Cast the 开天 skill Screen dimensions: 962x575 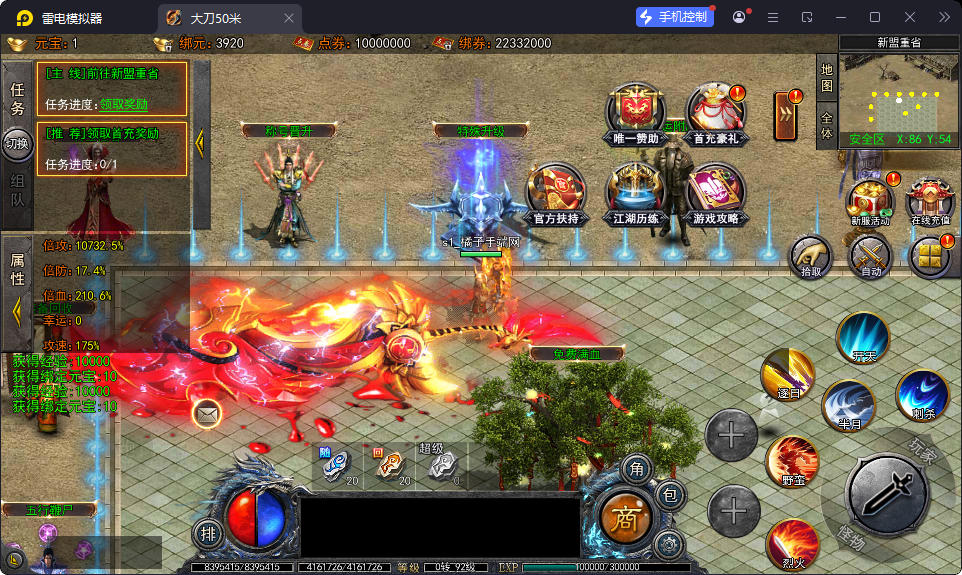863,339
